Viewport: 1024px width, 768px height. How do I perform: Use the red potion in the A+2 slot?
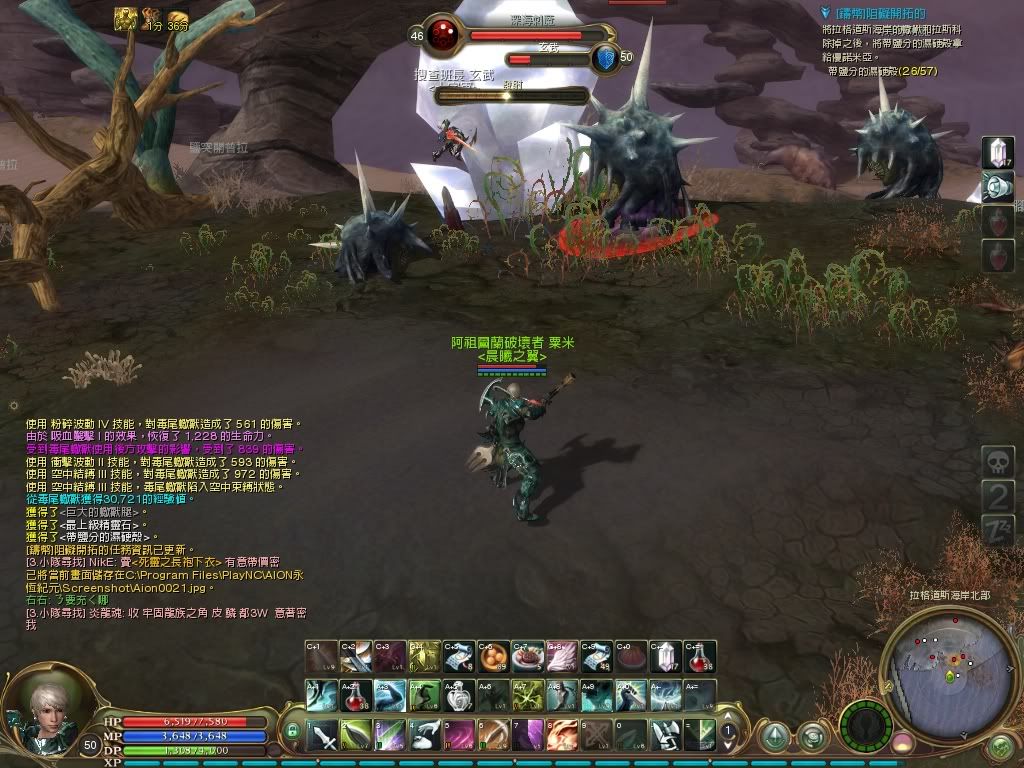coord(356,696)
